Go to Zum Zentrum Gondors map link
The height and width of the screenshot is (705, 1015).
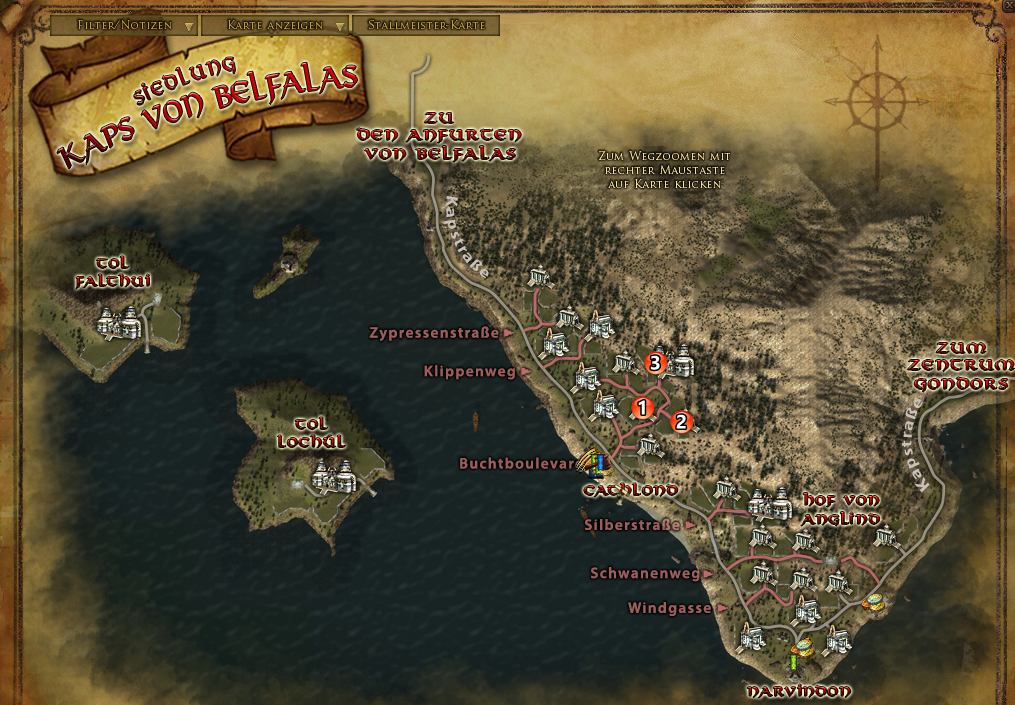[x=958, y=366]
